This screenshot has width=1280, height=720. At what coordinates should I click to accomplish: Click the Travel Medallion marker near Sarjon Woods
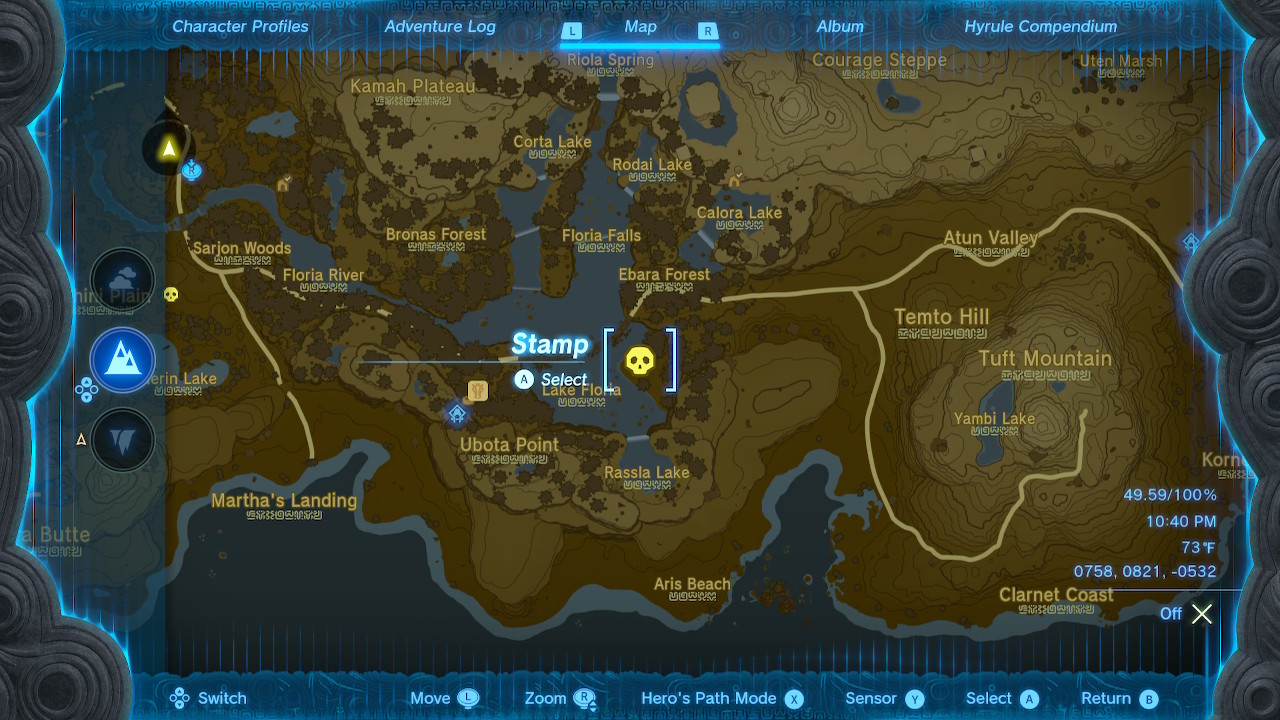click(x=191, y=170)
